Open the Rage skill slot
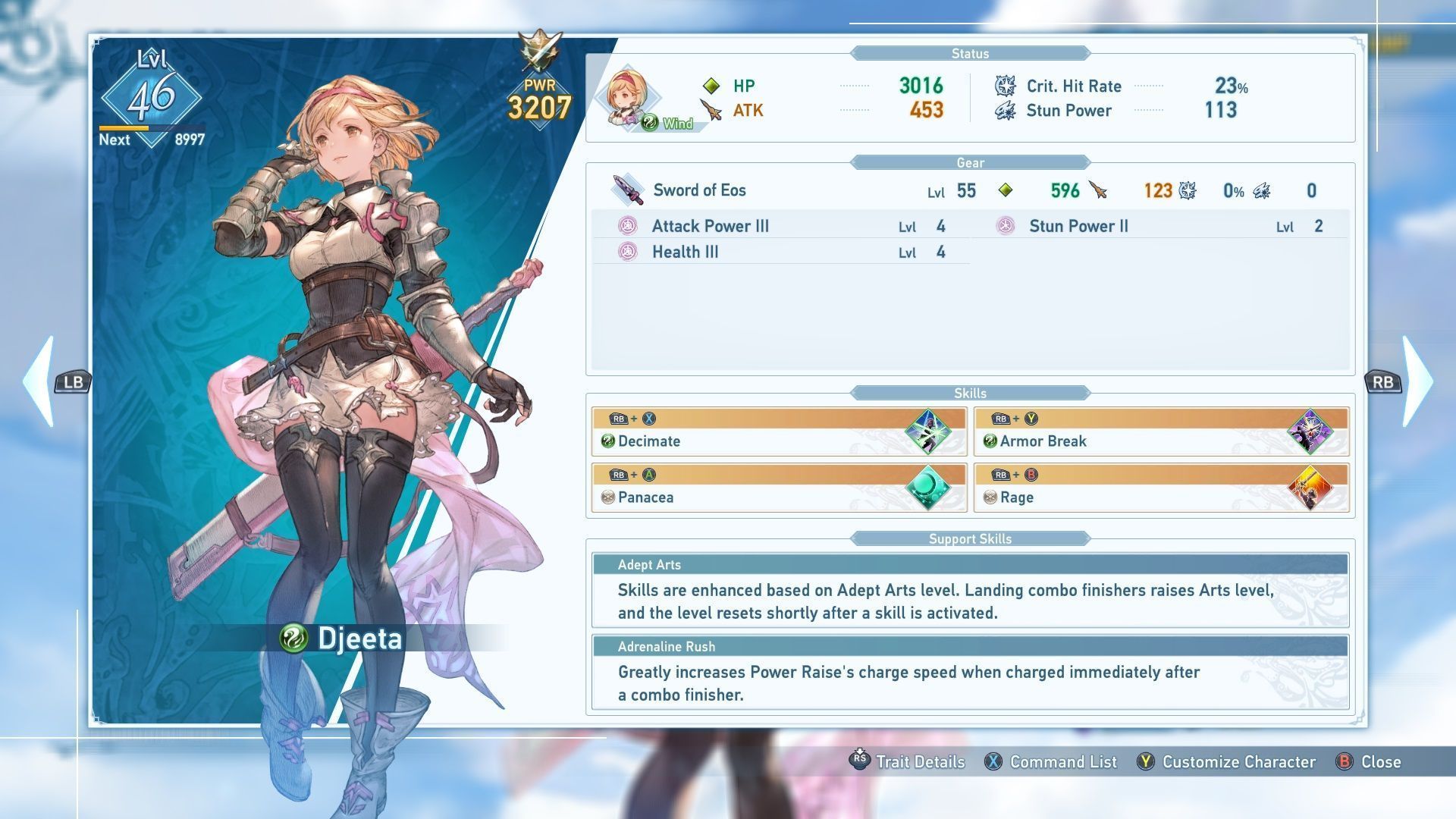 1161,488
